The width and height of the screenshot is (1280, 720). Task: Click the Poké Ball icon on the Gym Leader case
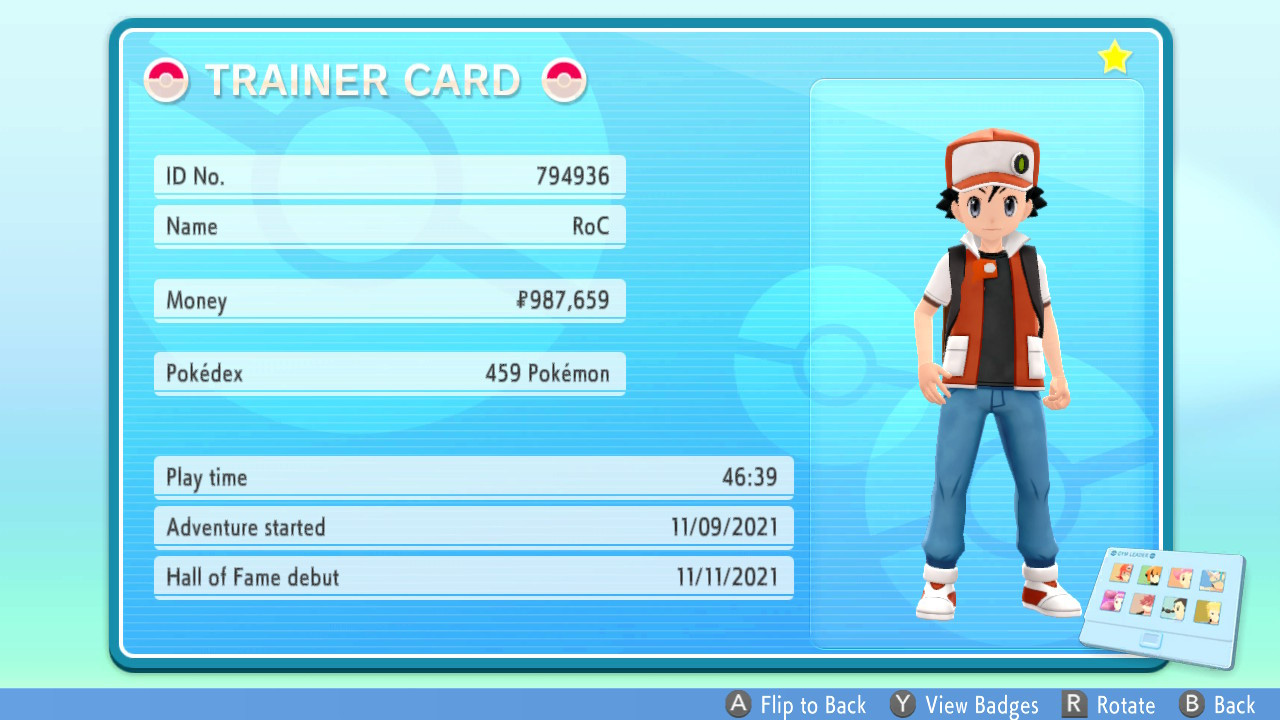[x=1115, y=553]
